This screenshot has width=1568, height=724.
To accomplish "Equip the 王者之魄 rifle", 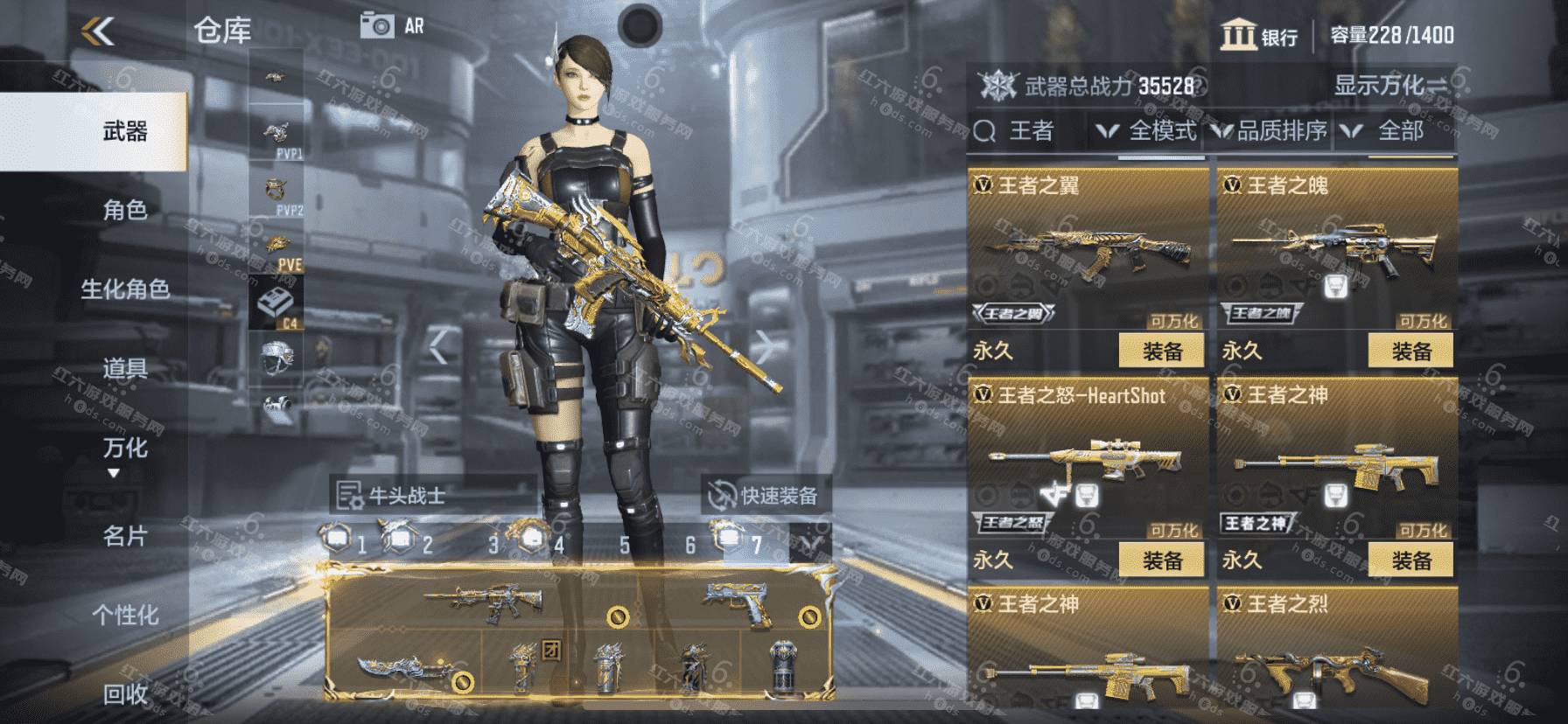I will [x=1410, y=352].
